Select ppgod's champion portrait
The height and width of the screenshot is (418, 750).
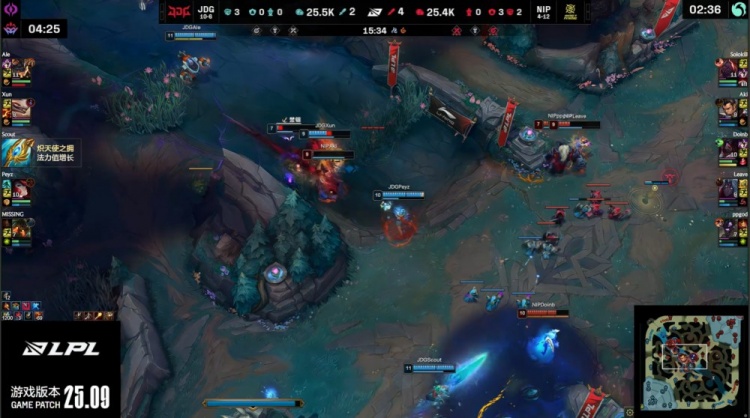click(728, 230)
